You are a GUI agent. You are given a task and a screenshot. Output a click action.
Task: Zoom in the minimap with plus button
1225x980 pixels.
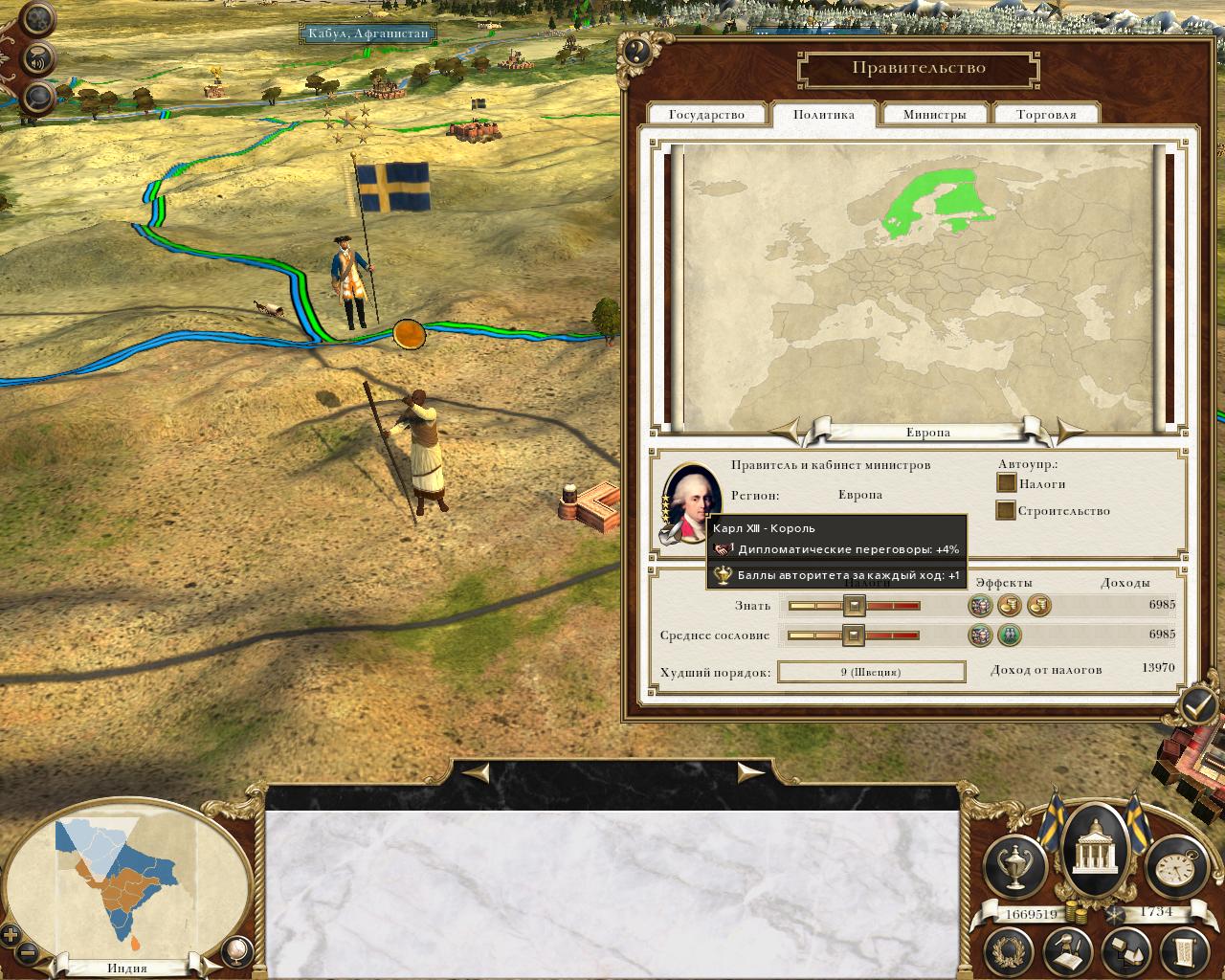[11, 936]
